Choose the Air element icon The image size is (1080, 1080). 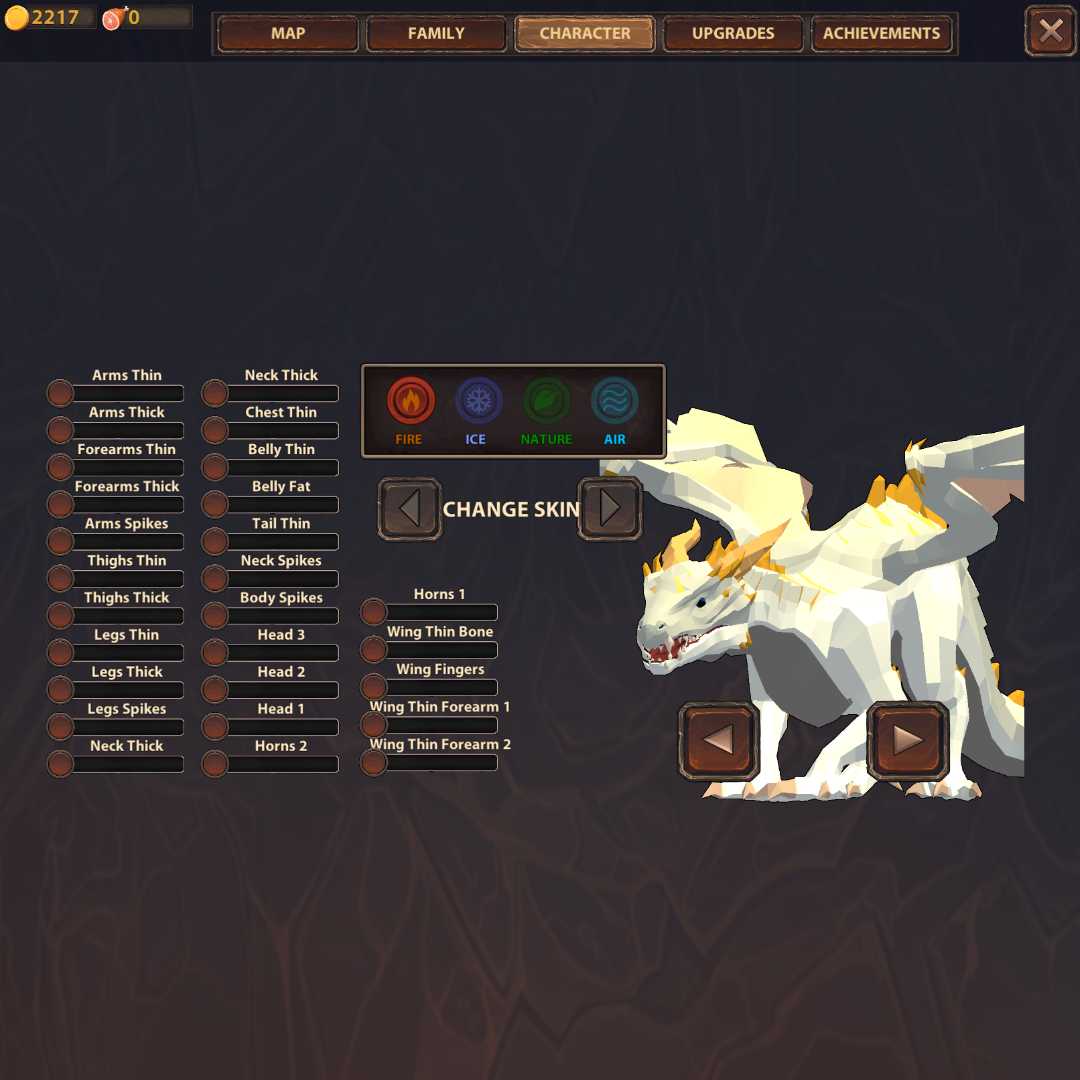[614, 402]
